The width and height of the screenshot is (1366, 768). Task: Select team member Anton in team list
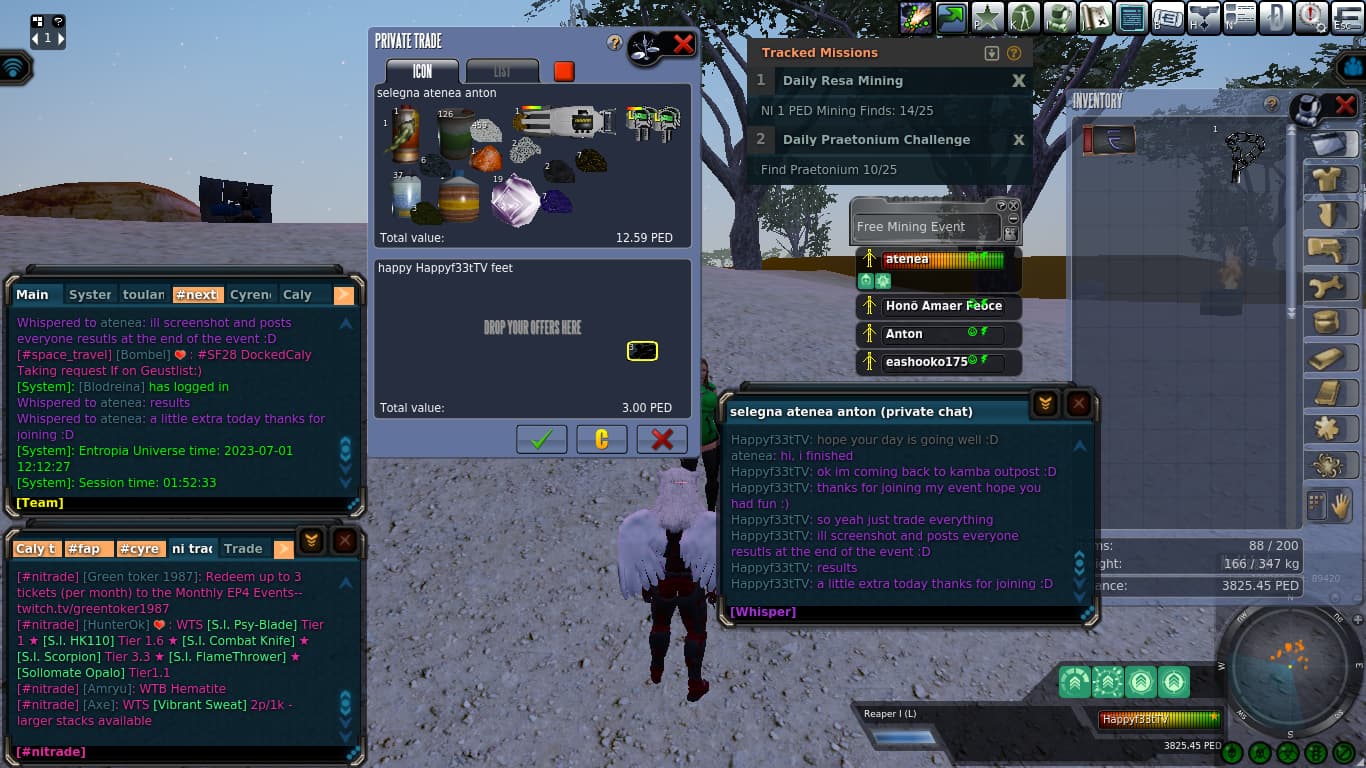938,334
